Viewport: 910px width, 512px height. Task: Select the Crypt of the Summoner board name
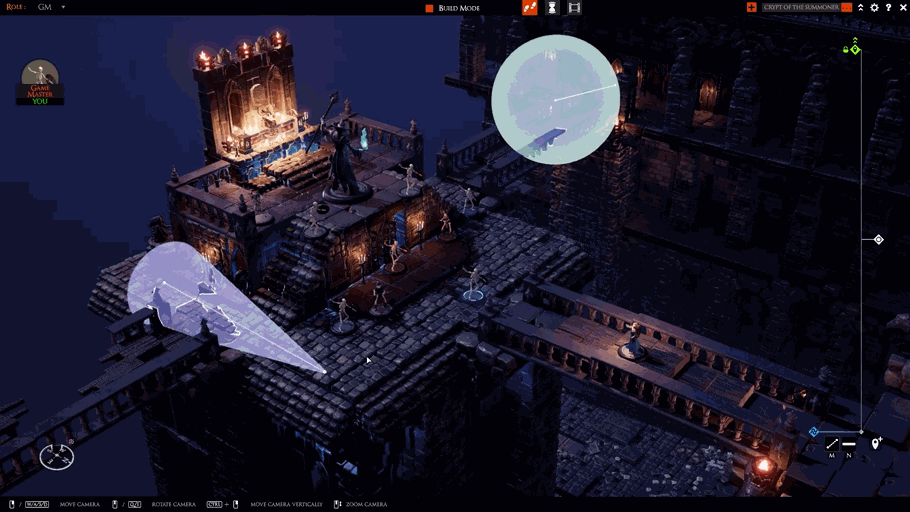[x=800, y=8]
